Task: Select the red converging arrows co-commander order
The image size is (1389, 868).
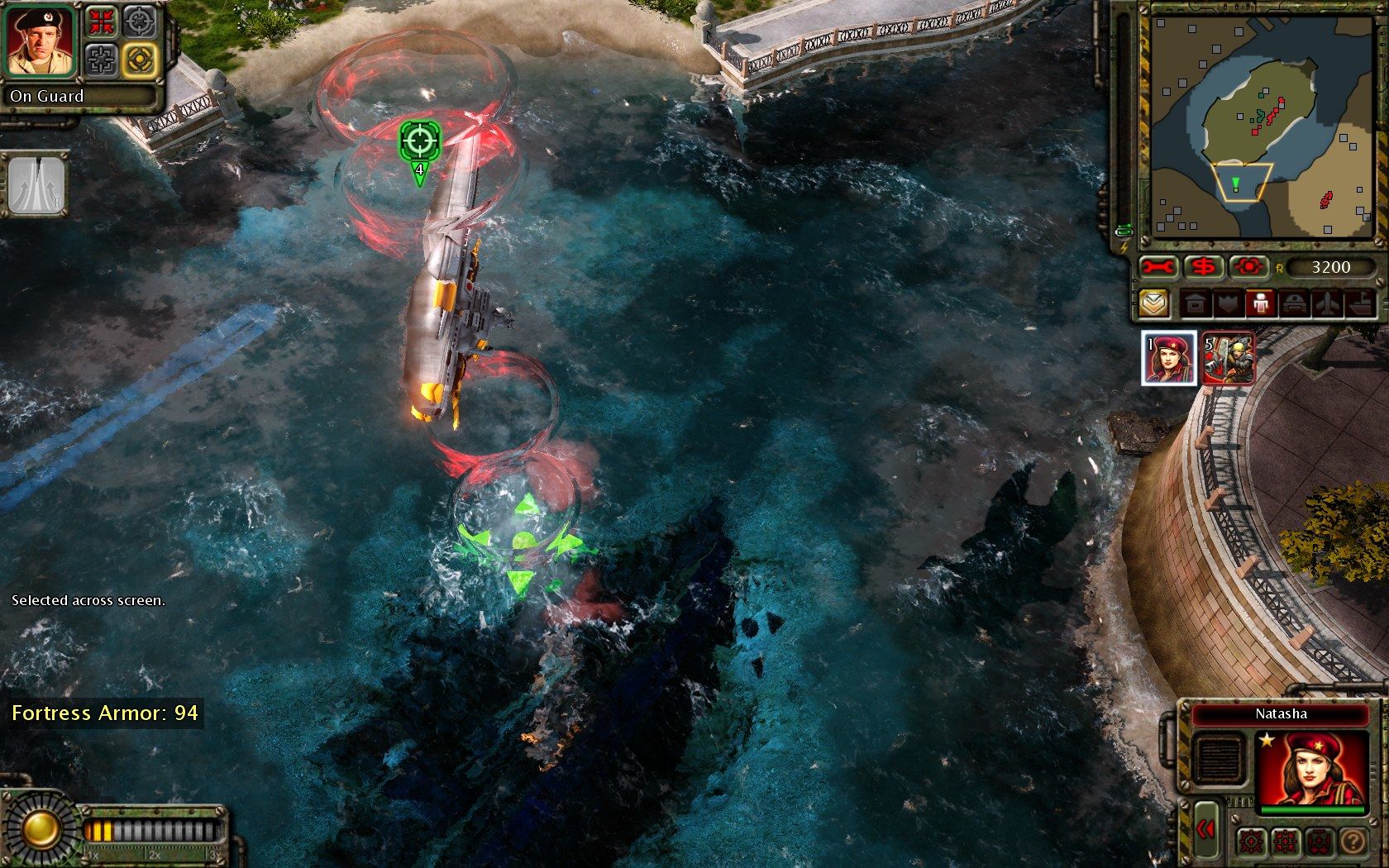Action: click(x=103, y=22)
